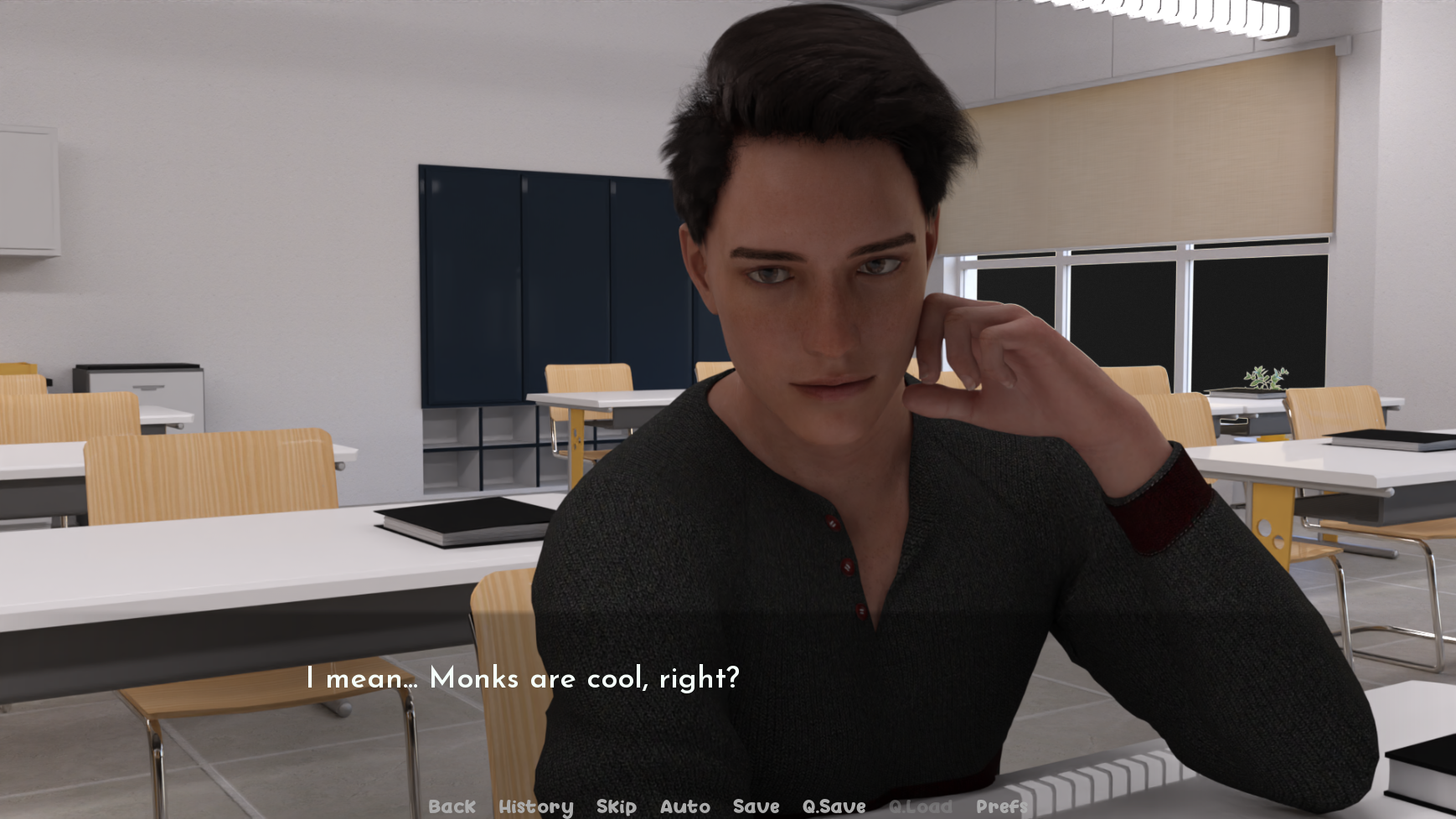Go back one dialogue line
The image size is (1456, 819).
(x=452, y=806)
